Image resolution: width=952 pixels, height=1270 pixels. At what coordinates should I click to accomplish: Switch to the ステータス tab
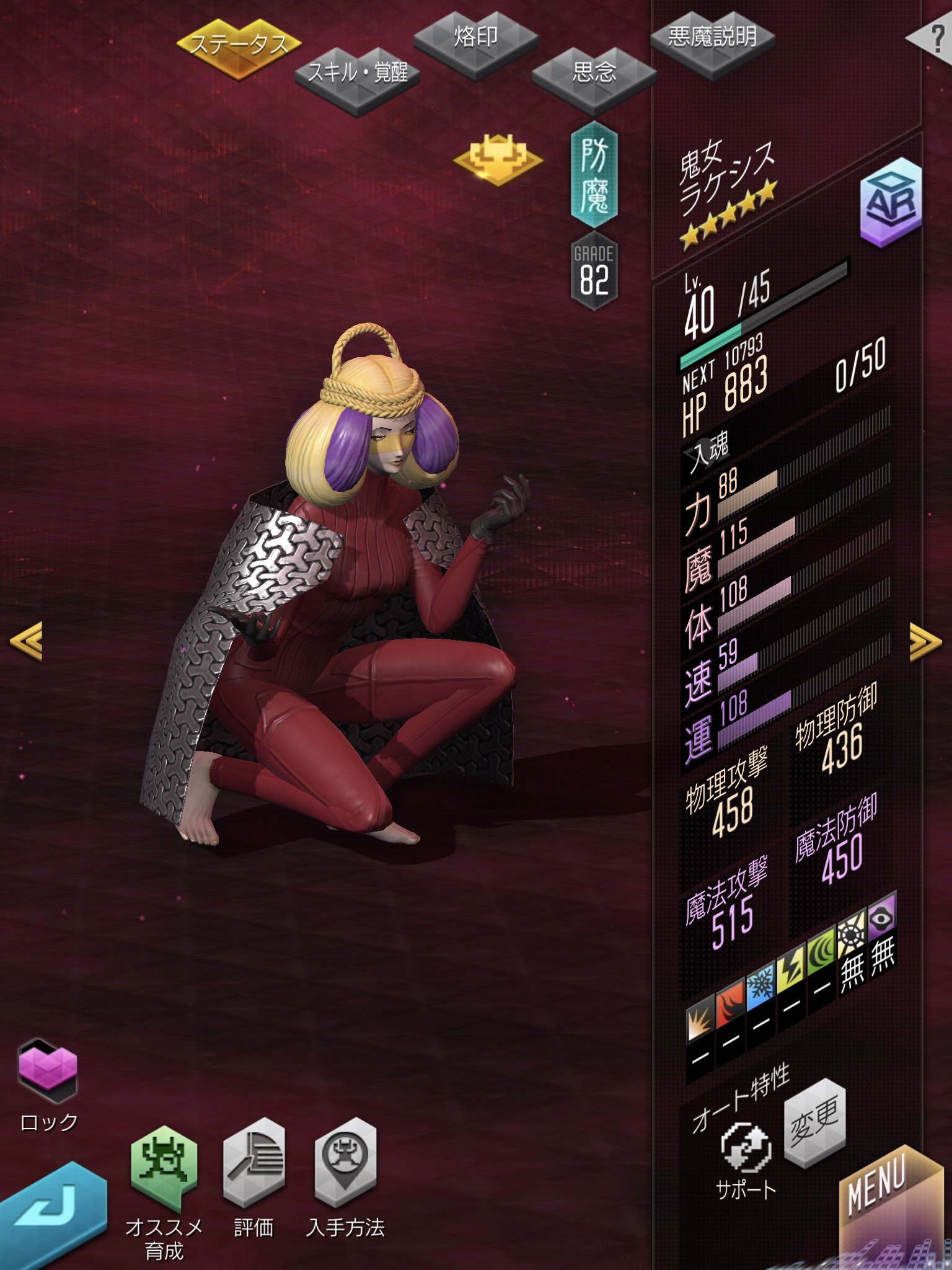(x=239, y=47)
